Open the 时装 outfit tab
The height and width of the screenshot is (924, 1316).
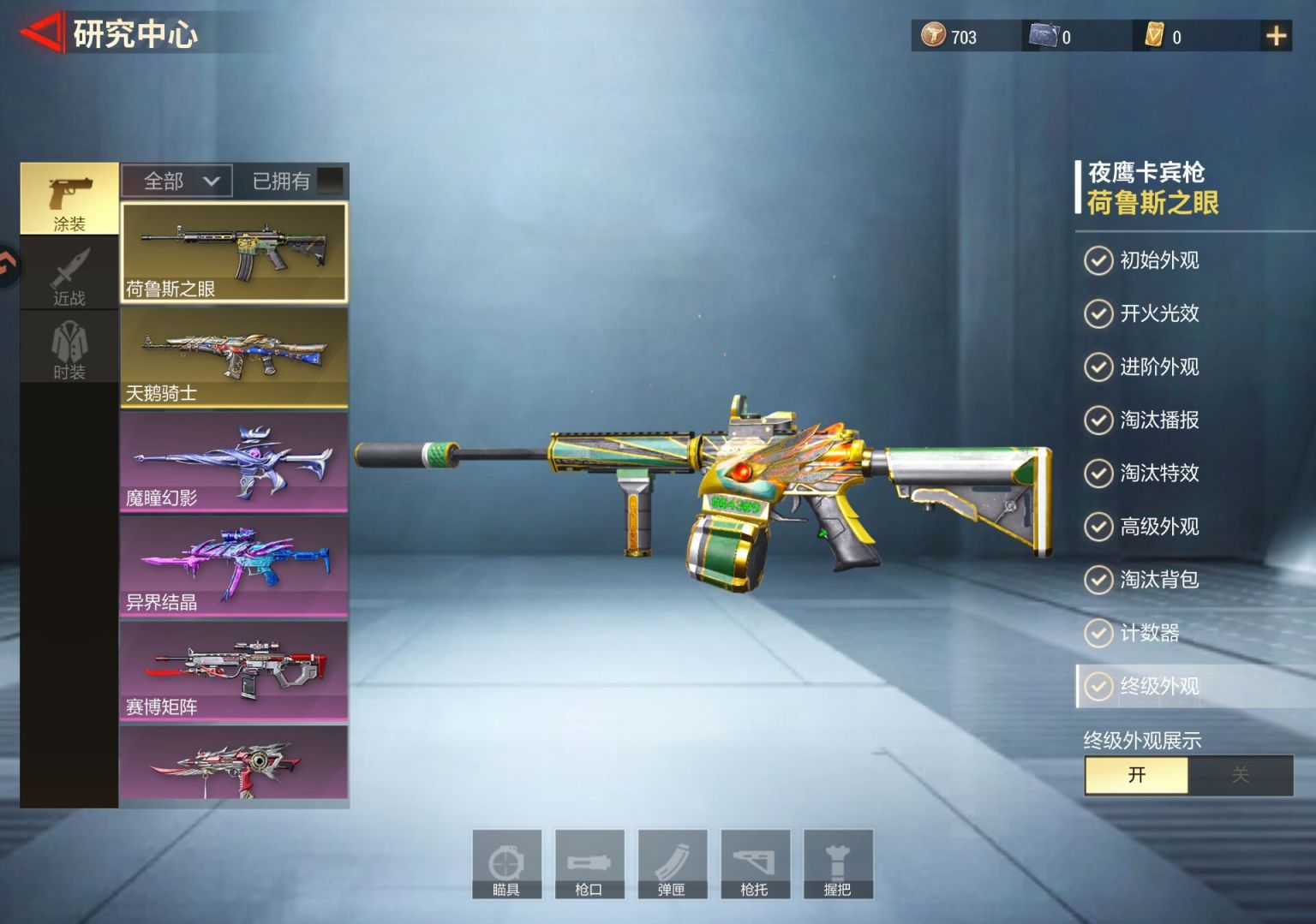pyautogui.click(x=69, y=349)
